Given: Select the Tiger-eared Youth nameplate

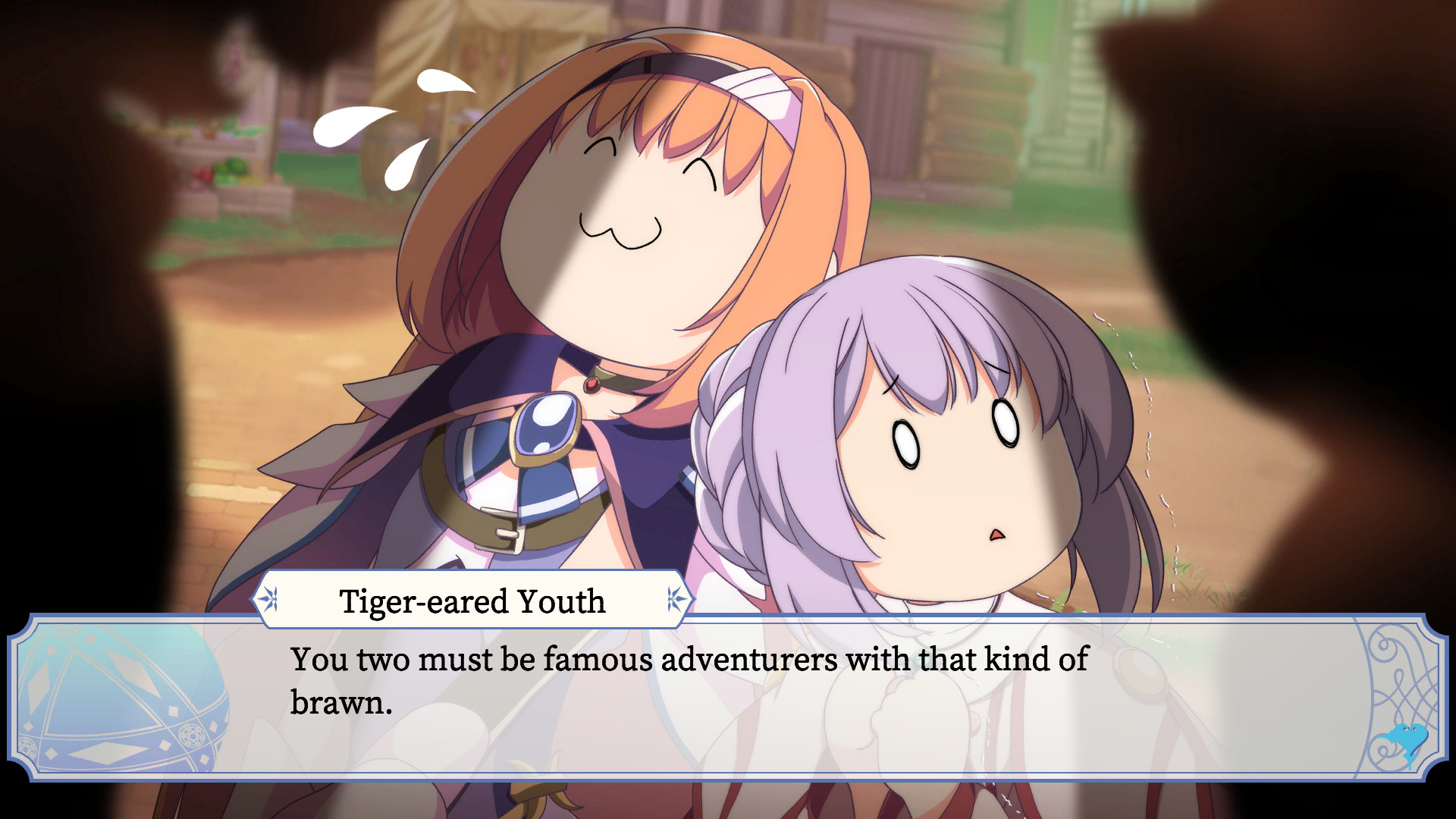Looking at the screenshot, I should pyautogui.click(x=471, y=600).
